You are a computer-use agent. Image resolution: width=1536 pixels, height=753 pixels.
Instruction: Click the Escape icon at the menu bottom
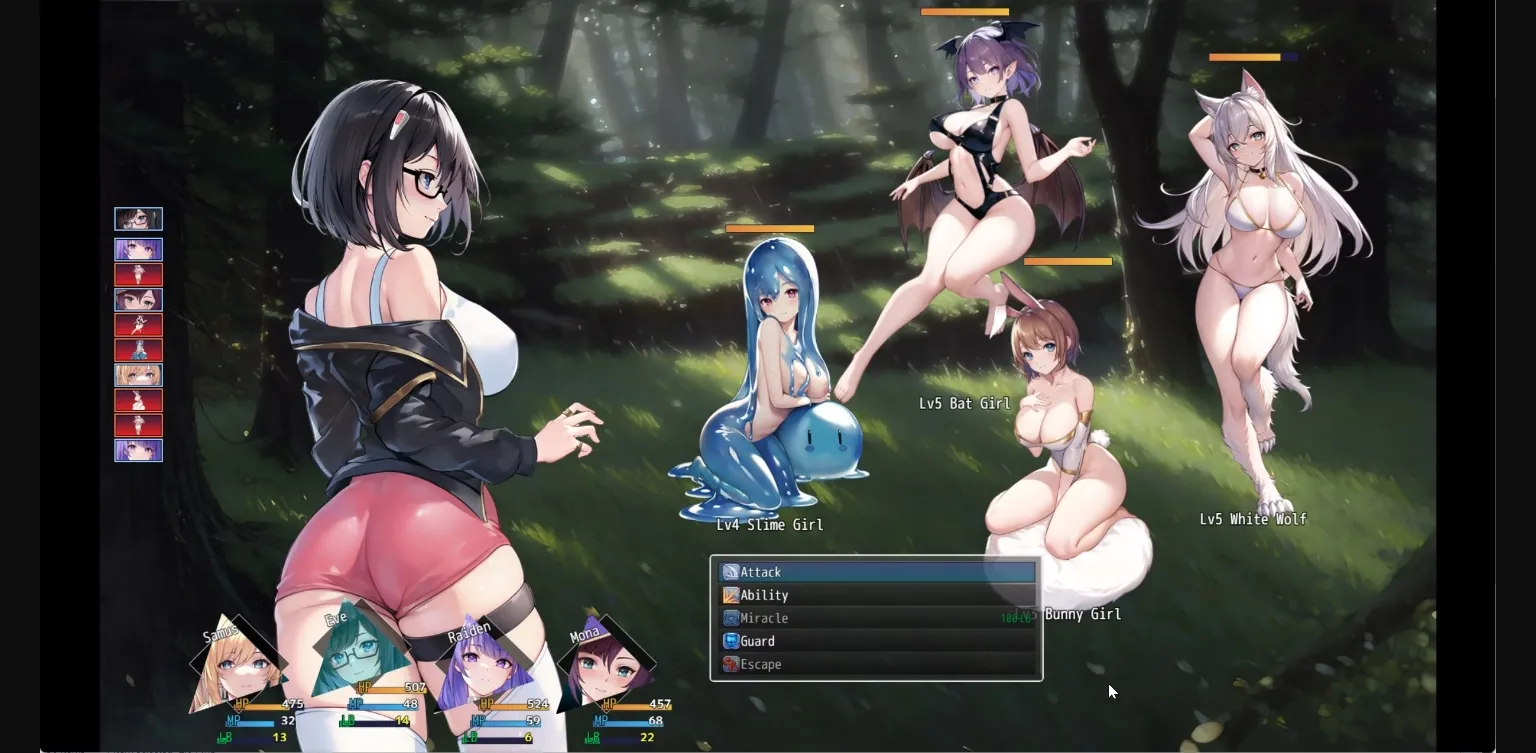pyautogui.click(x=730, y=663)
